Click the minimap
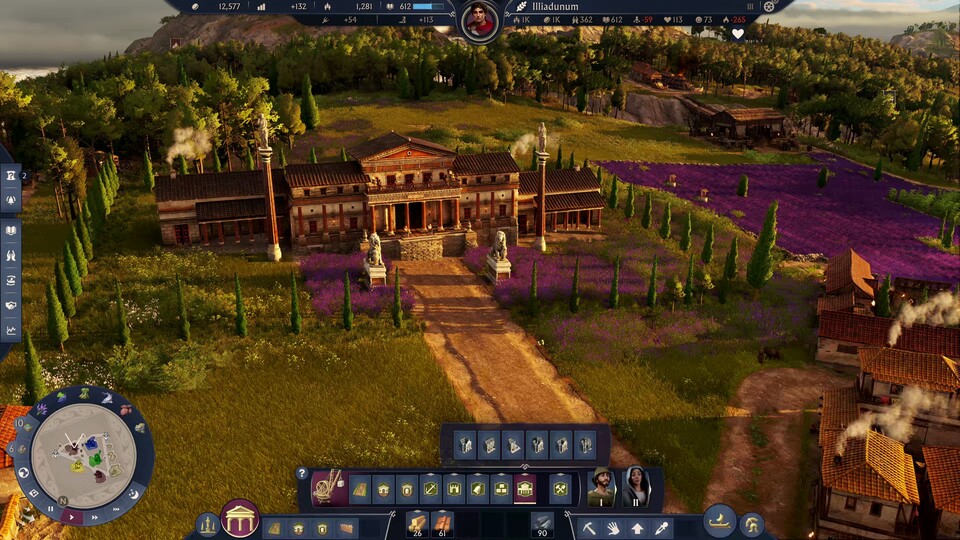 [83, 453]
